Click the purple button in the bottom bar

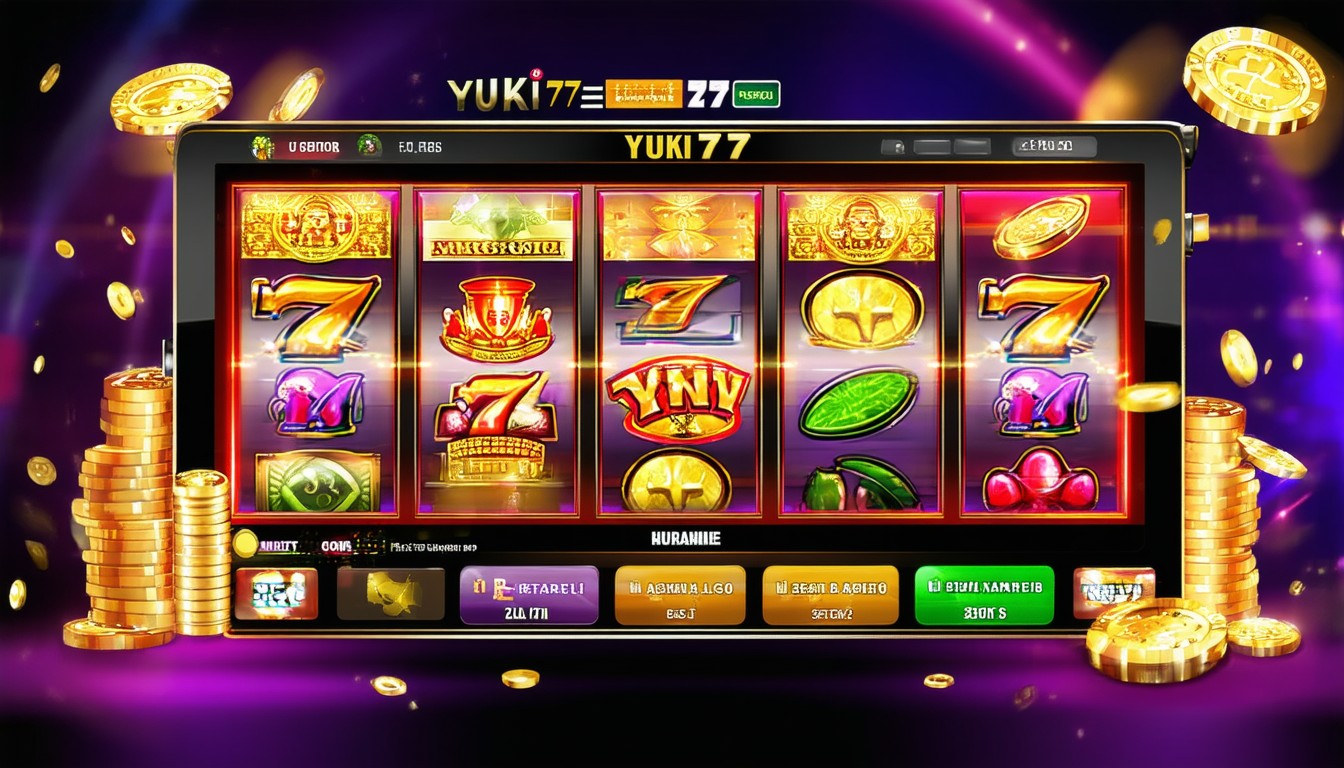pyautogui.click(x=528, y=595)
